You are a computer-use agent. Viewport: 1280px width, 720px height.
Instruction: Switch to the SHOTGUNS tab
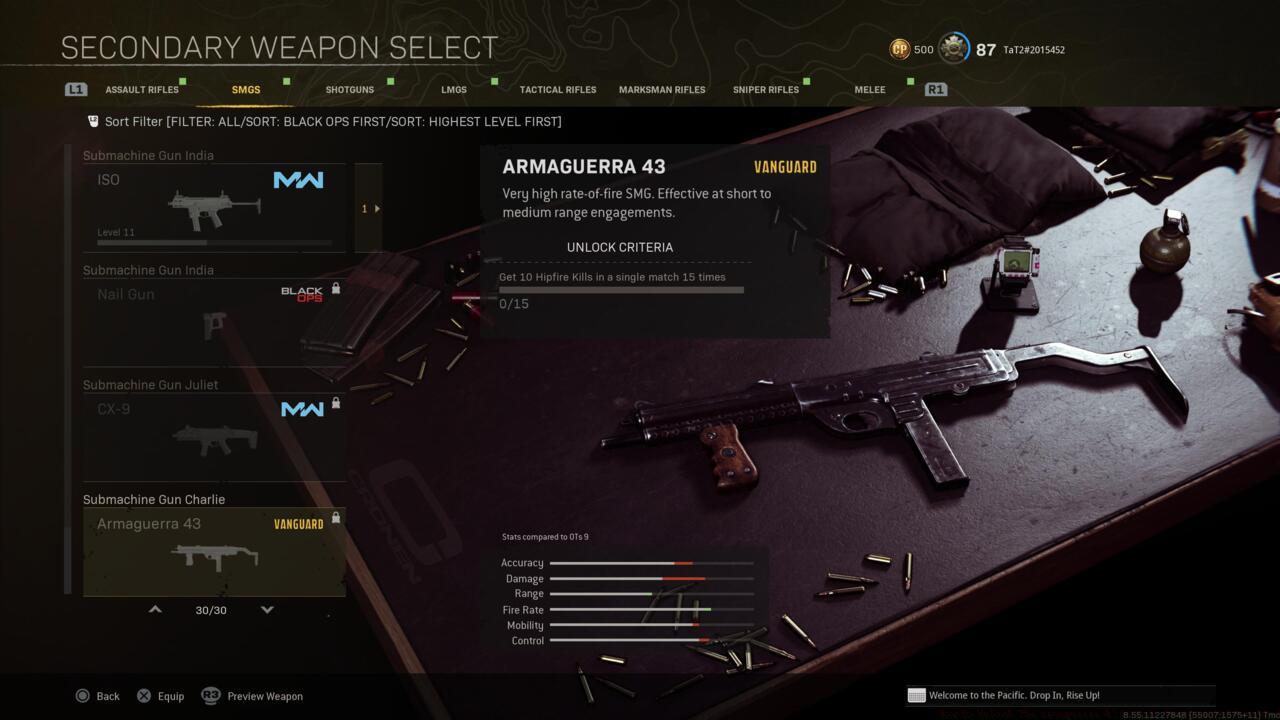click(x=349, y=89)
